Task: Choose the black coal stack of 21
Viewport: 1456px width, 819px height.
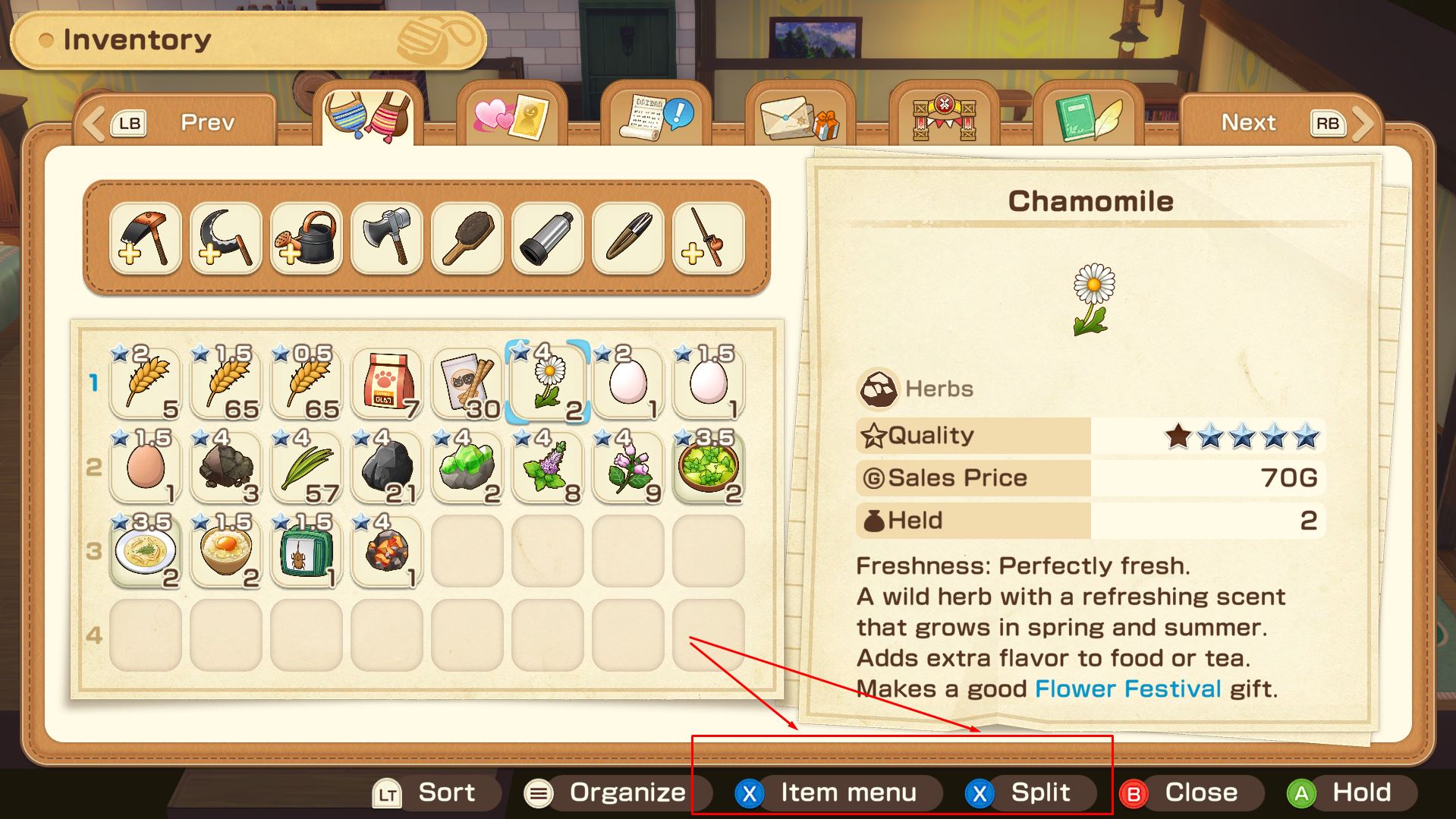Action: 386,467
